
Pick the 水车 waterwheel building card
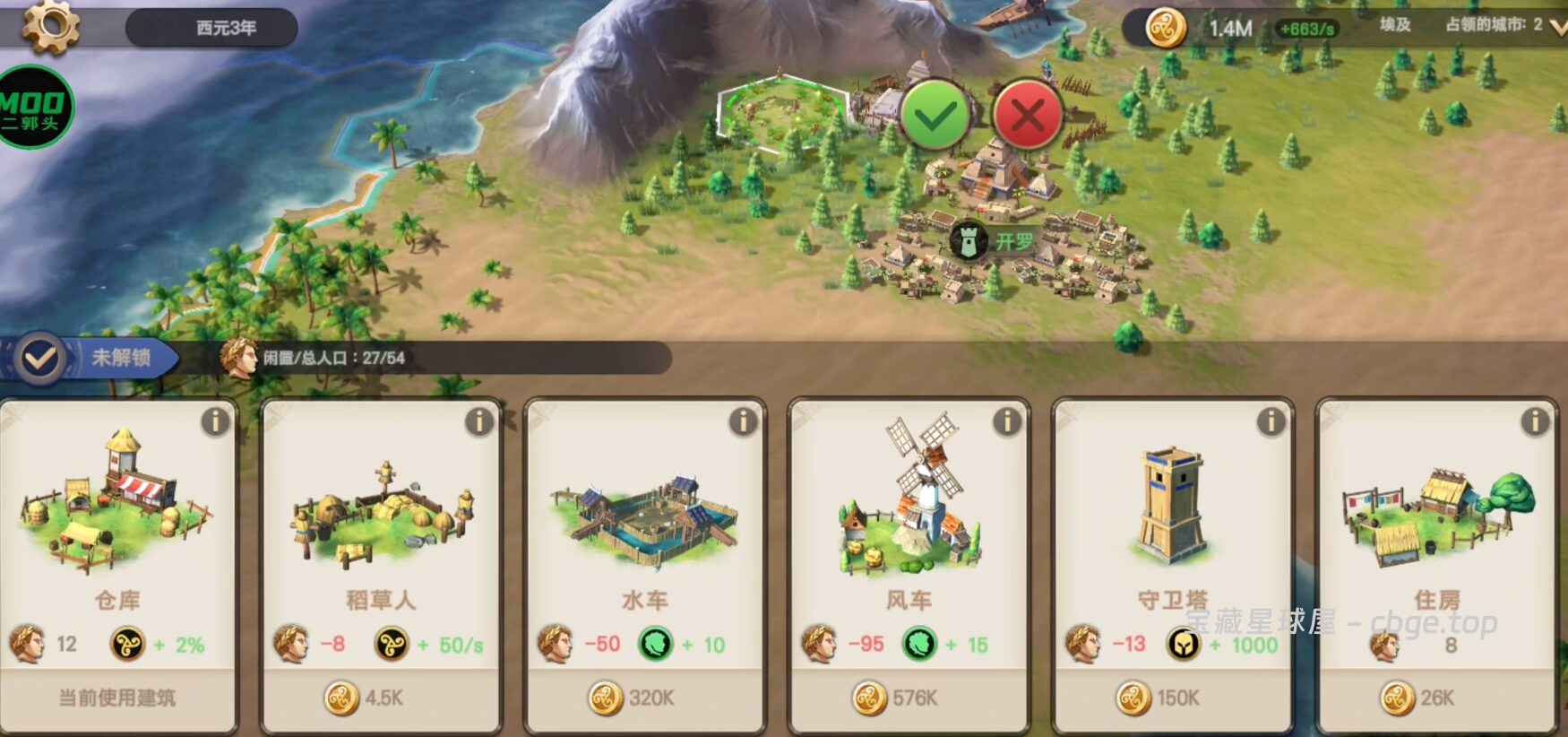[x=645, y=520]
